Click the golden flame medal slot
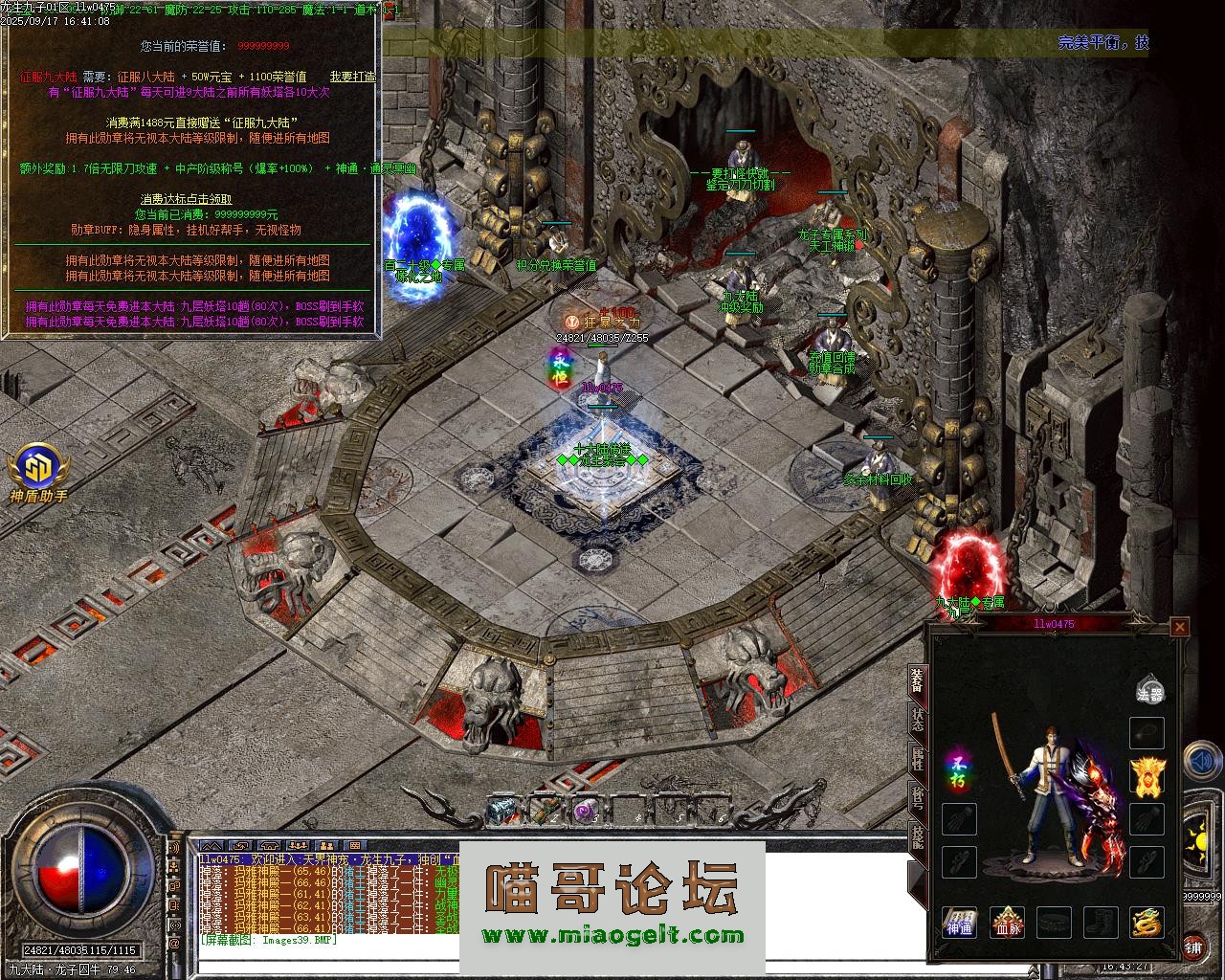1225x980 pixels. click(1147, 776)
